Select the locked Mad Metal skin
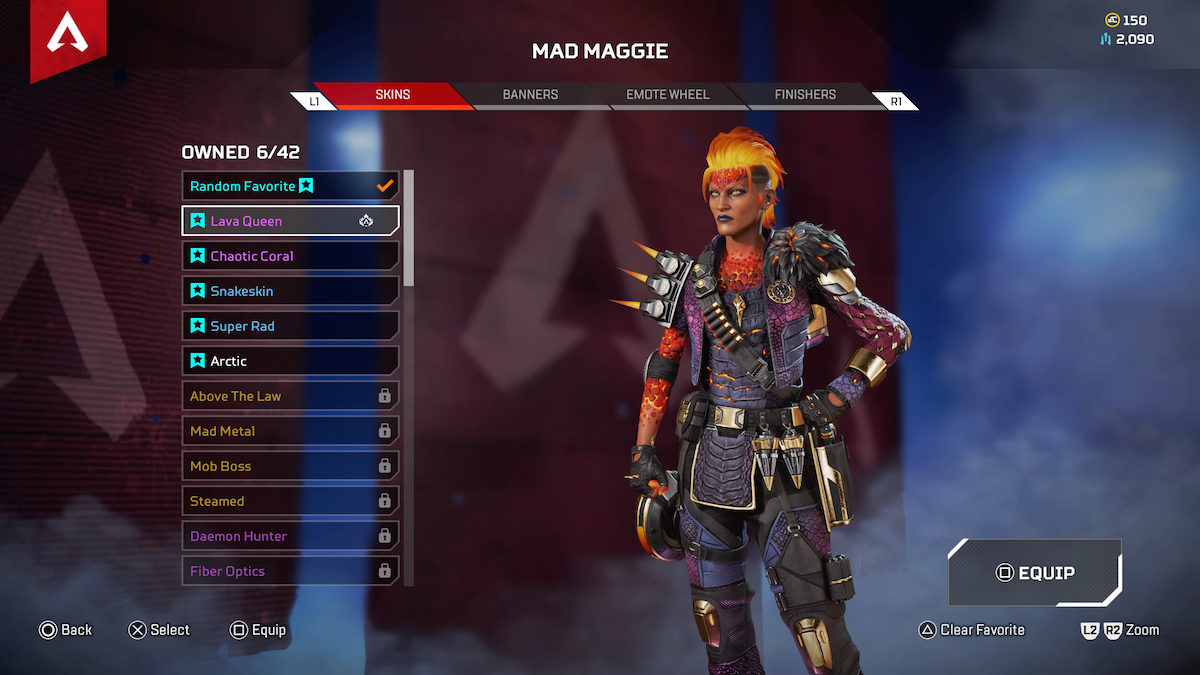 [290, 431]
